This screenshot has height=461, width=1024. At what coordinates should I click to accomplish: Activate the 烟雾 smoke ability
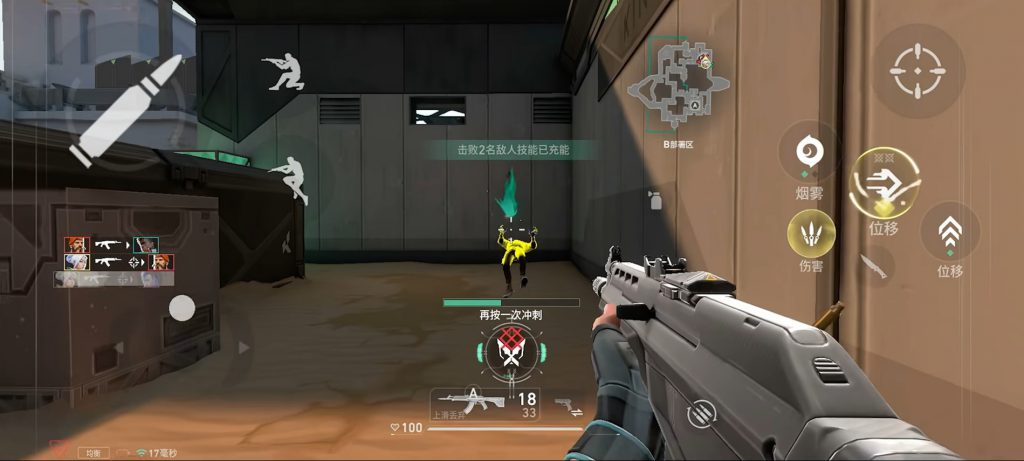point(808,151)
